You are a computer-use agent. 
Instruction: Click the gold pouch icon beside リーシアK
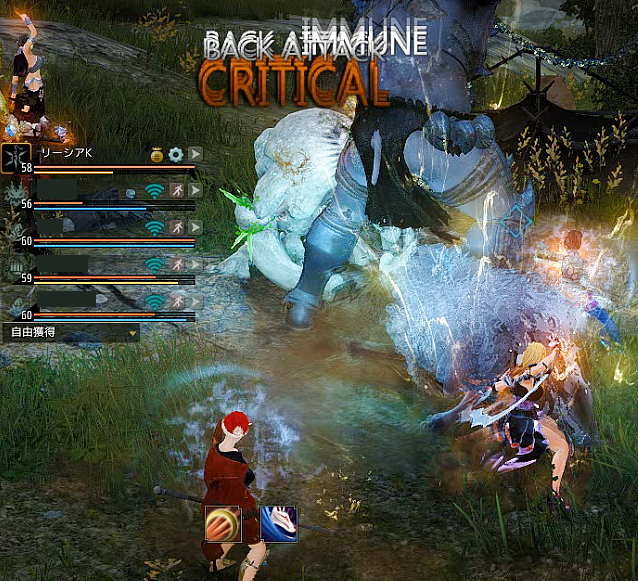click(157, 154)
